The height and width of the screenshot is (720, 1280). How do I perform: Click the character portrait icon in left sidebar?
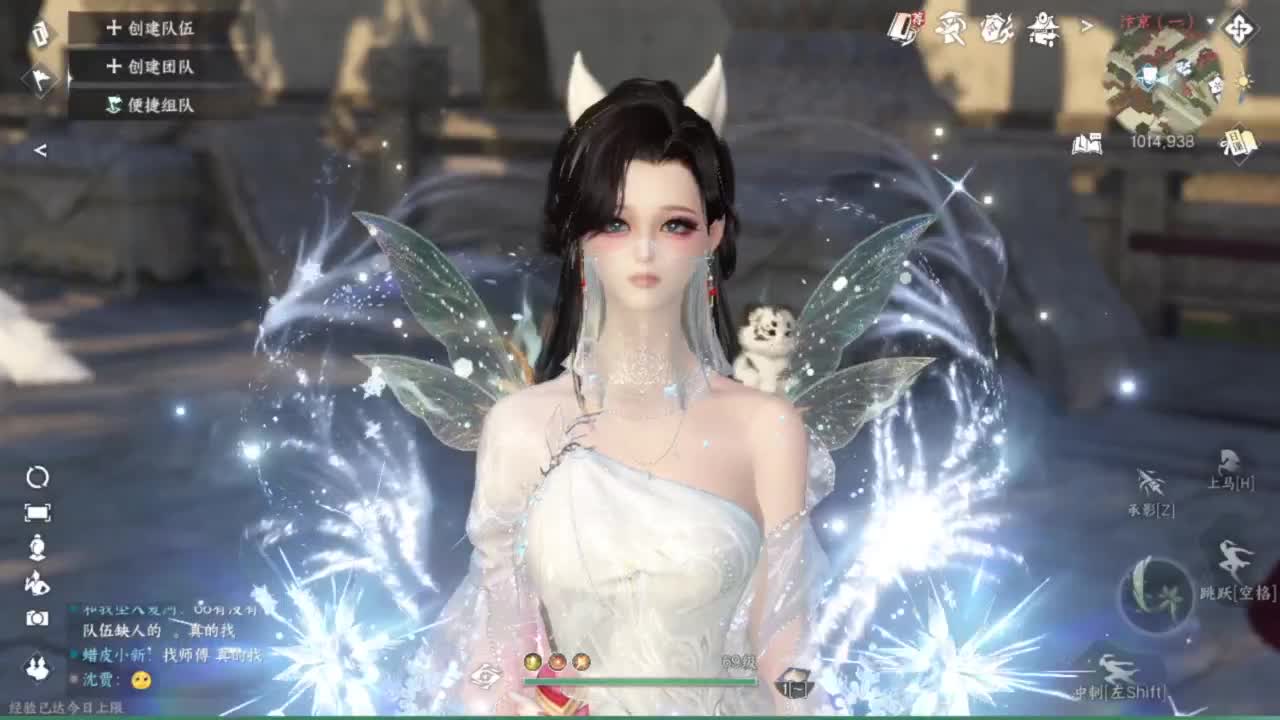click(37, 545)
